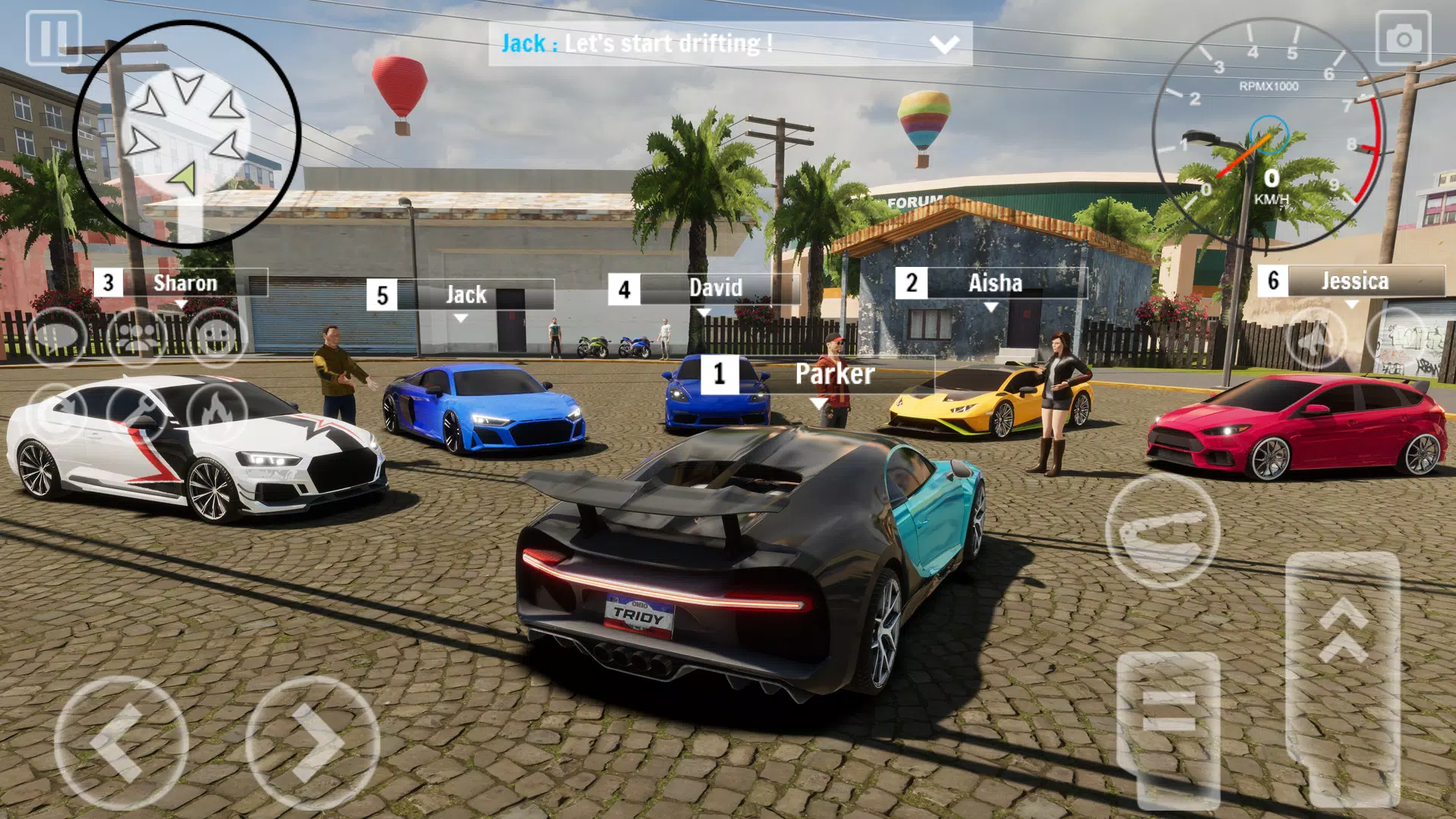
Task: Tap the brake pedal
Action: (x=1169, y=728)
